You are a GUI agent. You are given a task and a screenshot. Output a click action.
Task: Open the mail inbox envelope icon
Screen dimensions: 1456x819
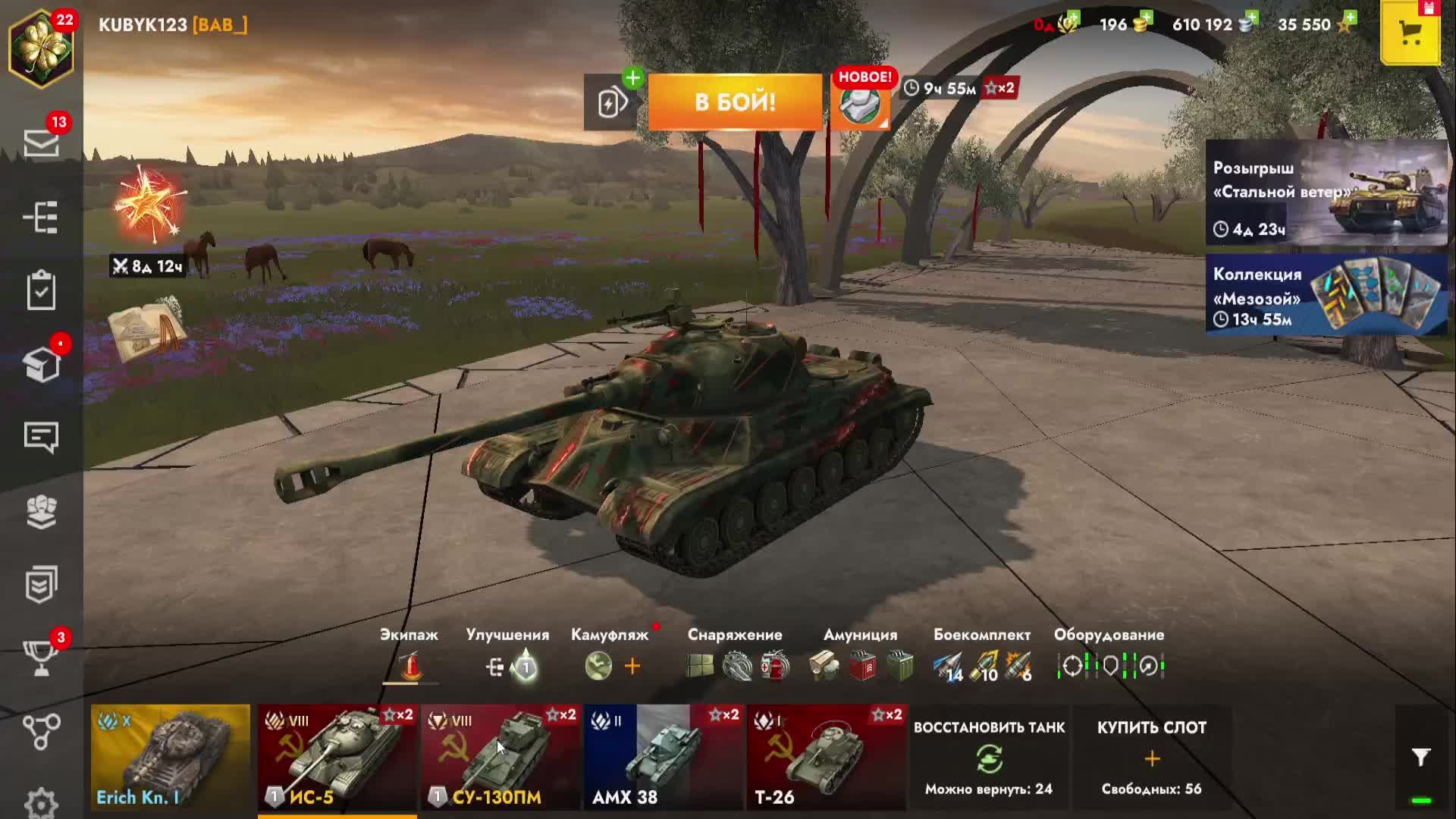tap(41, 143)
